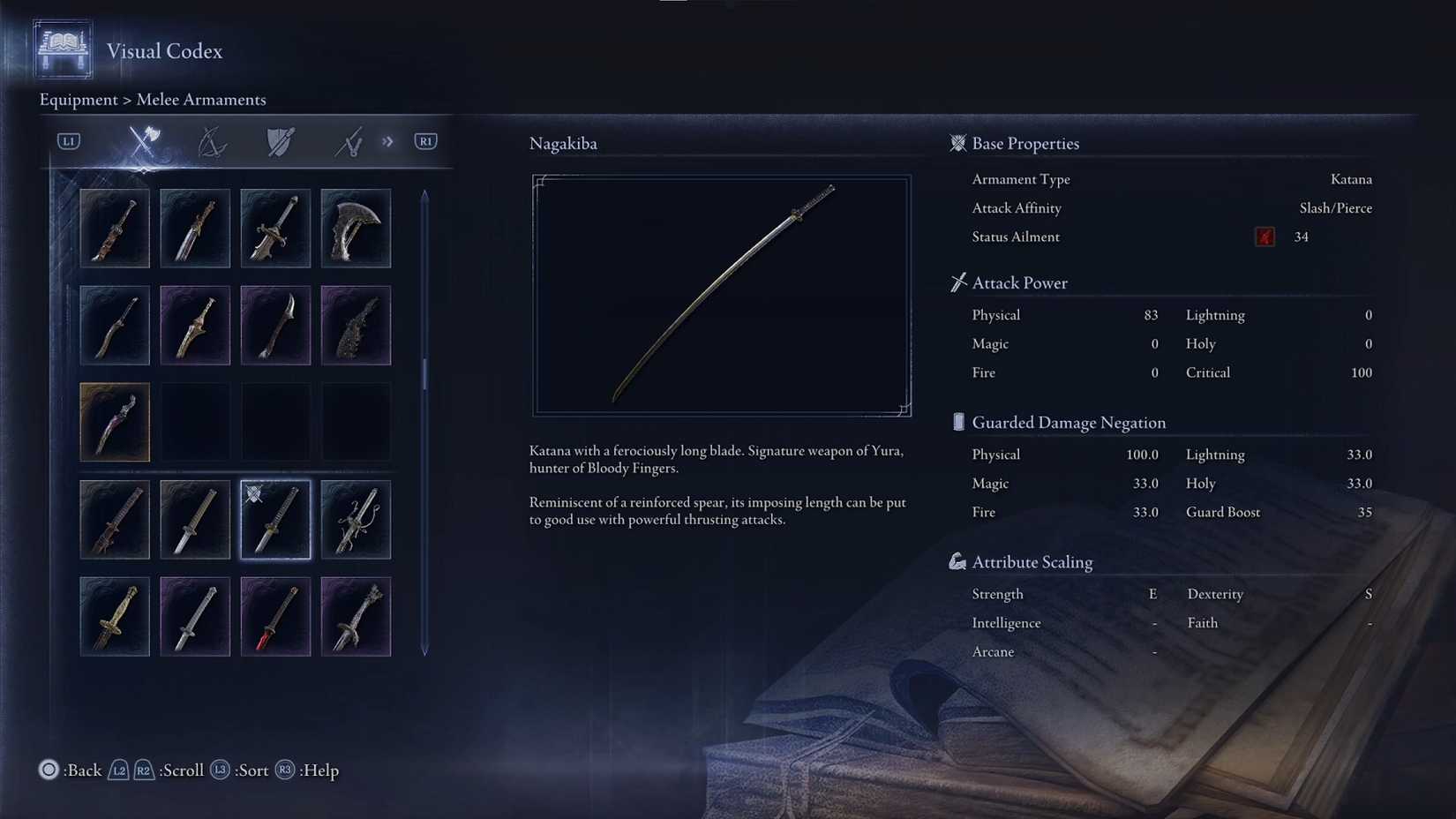
Task: Toggle the R1 shoulder button prompt
Action: pos(425,141)
